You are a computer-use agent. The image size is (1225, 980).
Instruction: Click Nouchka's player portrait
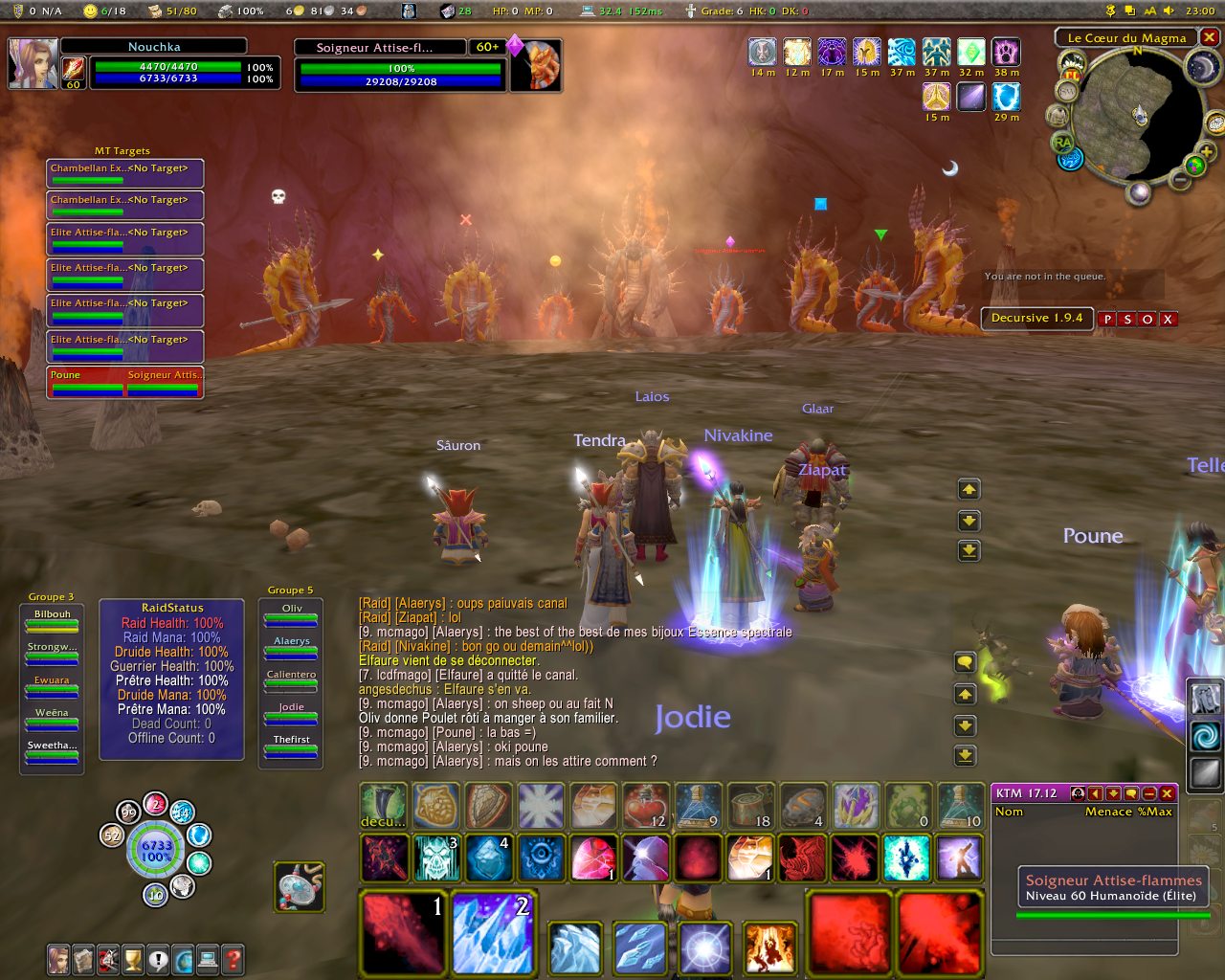33,63
